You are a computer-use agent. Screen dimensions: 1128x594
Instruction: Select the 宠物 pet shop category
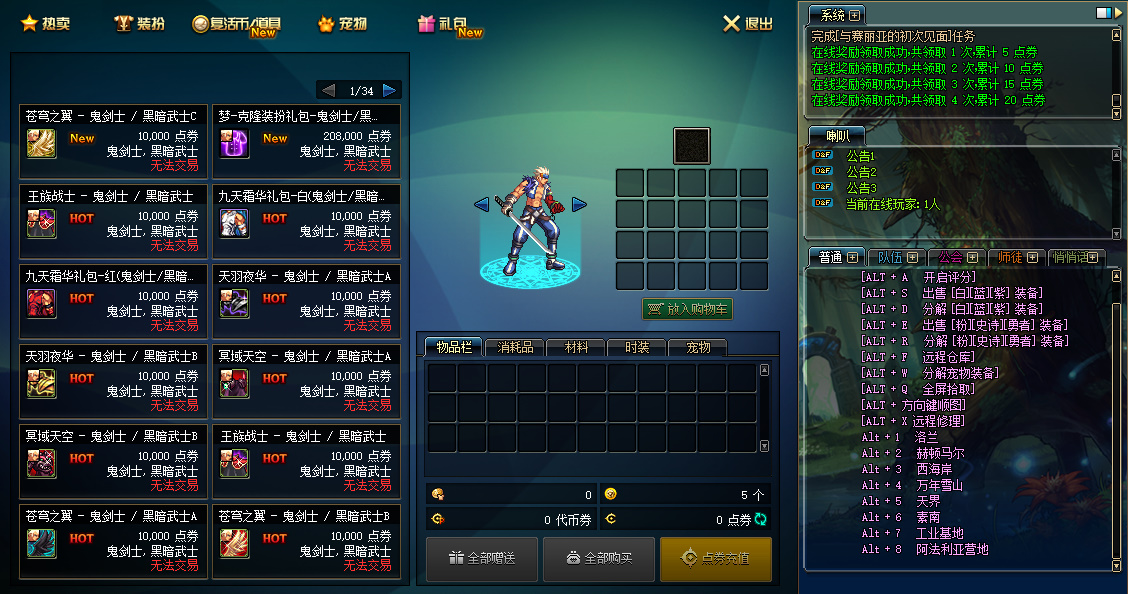[342, 23]
